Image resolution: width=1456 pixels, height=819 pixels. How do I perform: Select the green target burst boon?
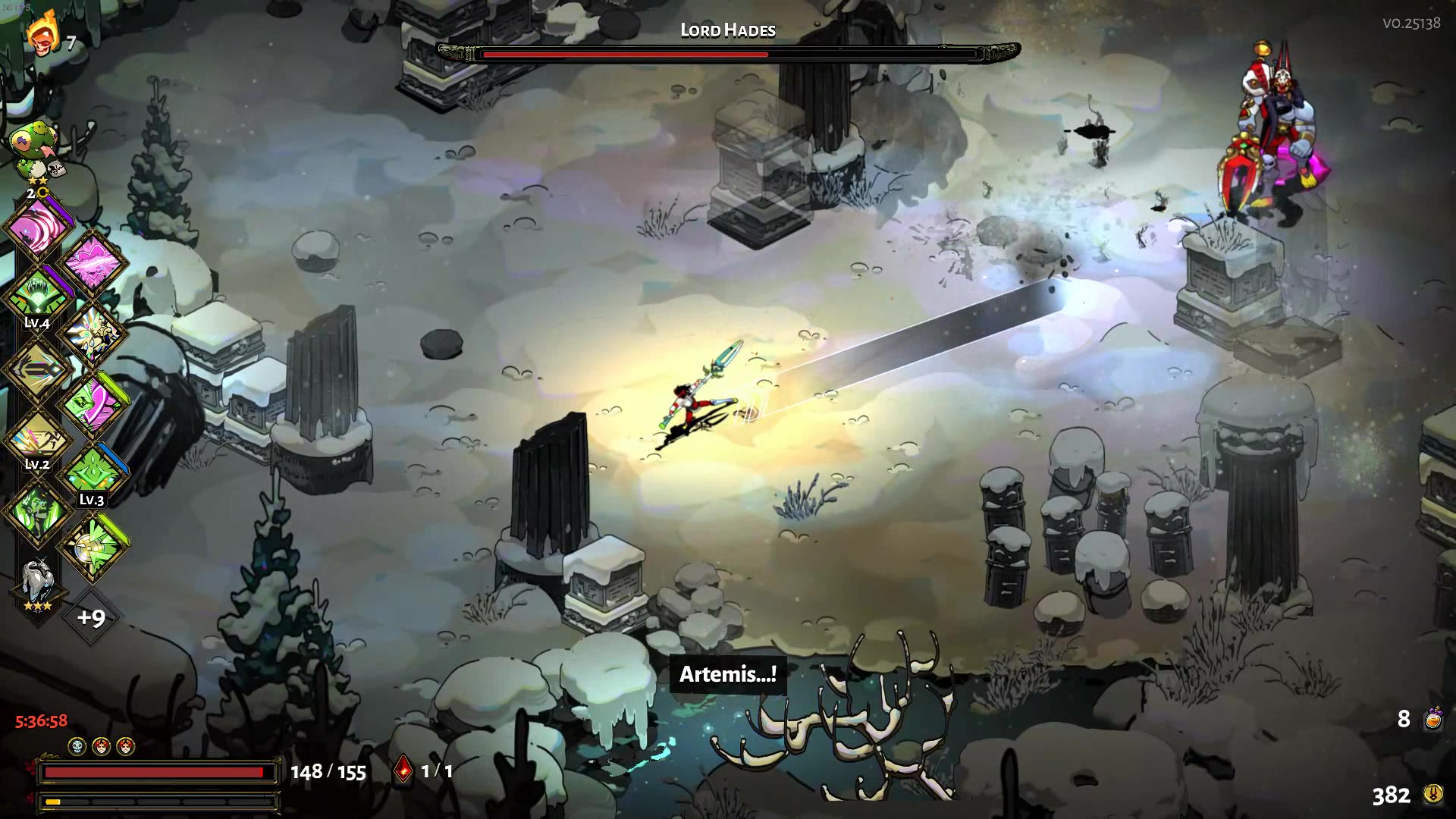(93, 545)
